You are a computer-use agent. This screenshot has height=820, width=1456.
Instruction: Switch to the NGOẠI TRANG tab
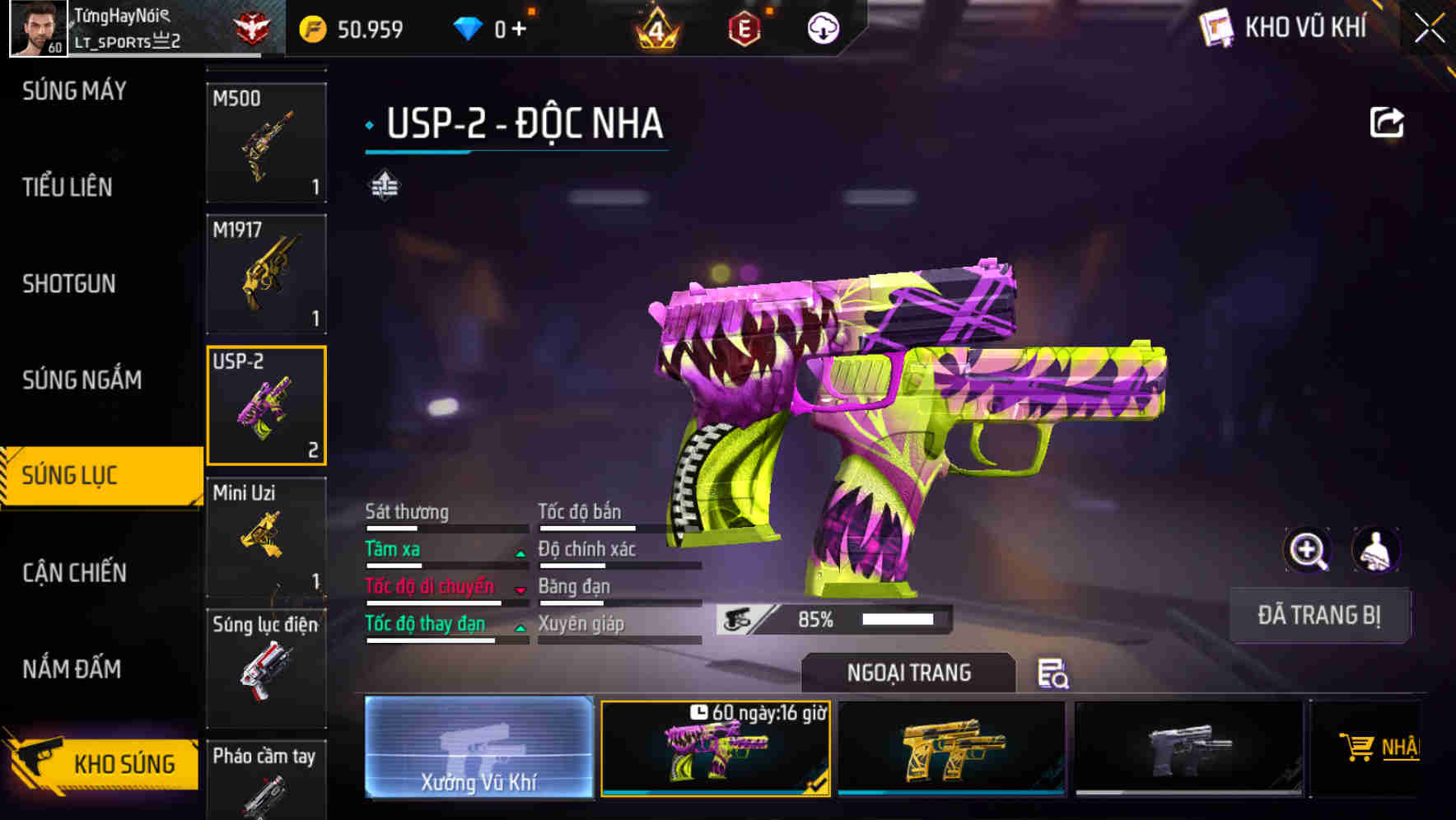coord(907,672)
